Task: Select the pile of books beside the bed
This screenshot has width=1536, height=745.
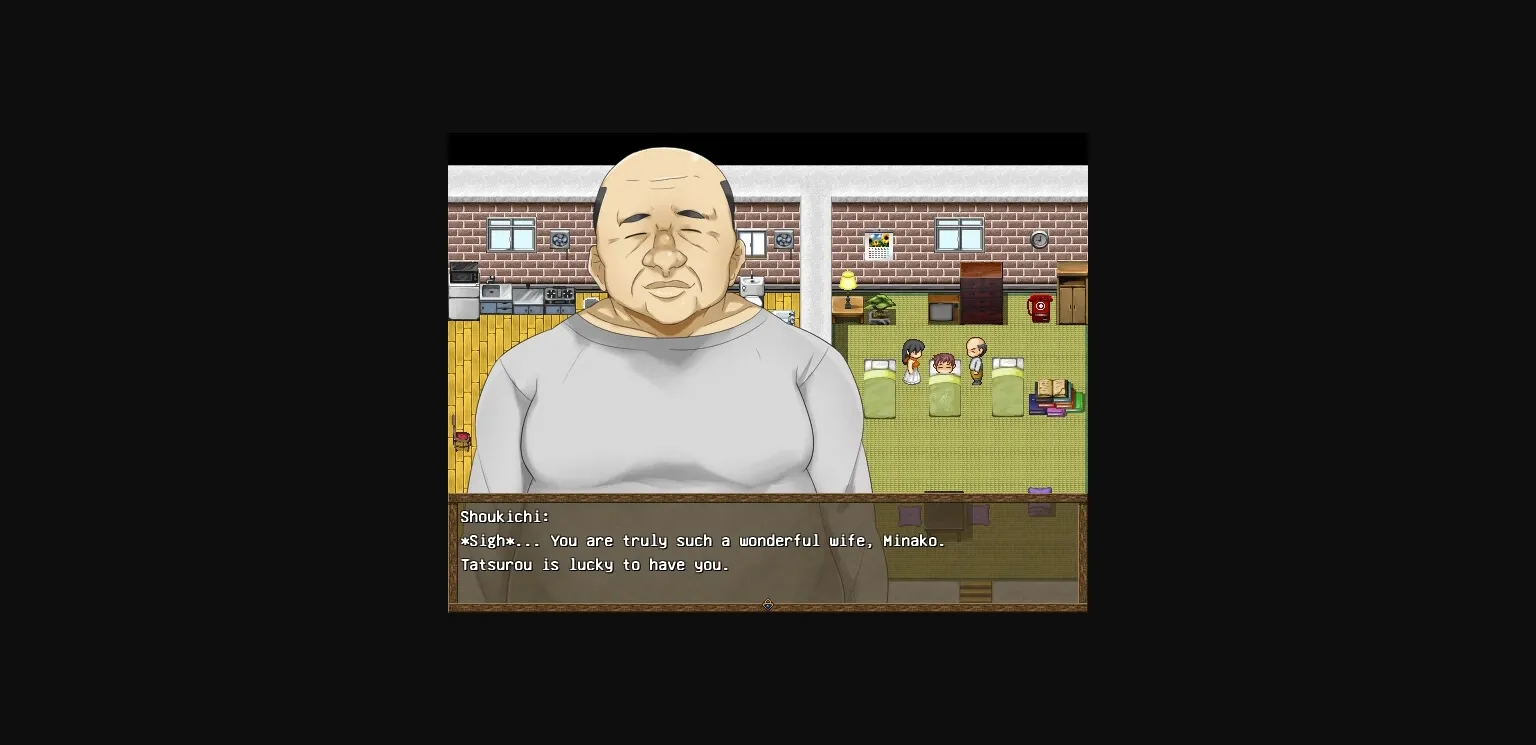Action: pos(1054,397)
